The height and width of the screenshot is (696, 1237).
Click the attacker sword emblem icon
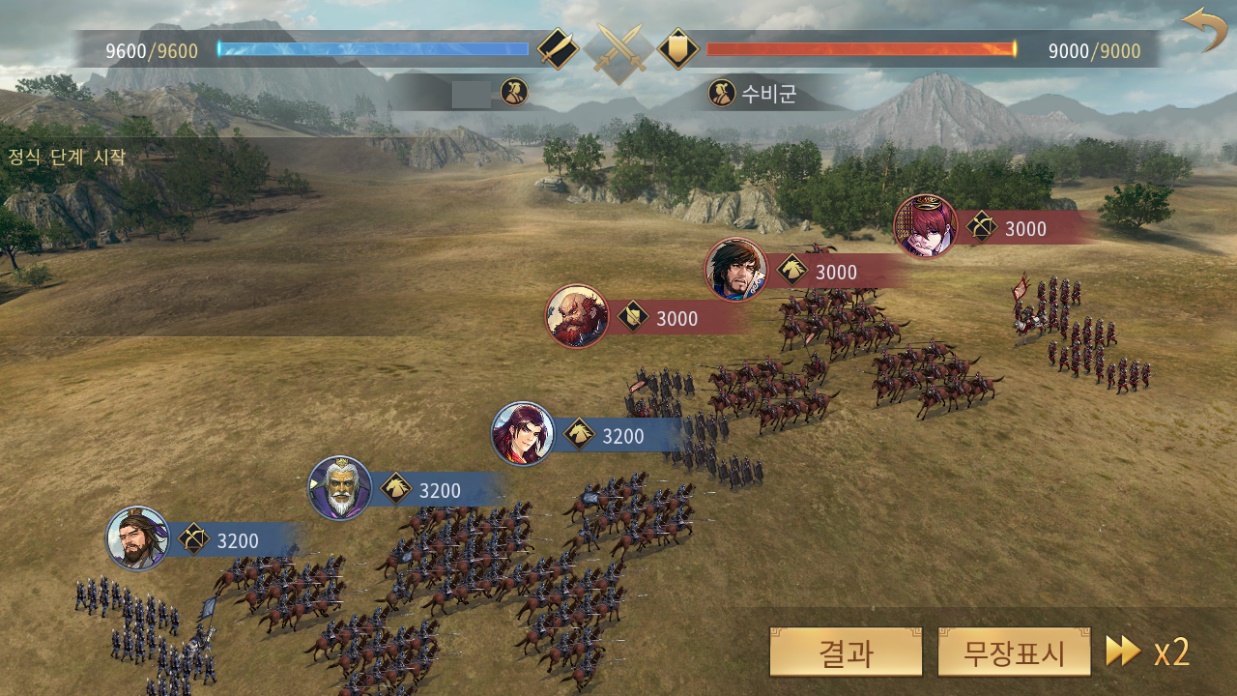pos(557,49)
